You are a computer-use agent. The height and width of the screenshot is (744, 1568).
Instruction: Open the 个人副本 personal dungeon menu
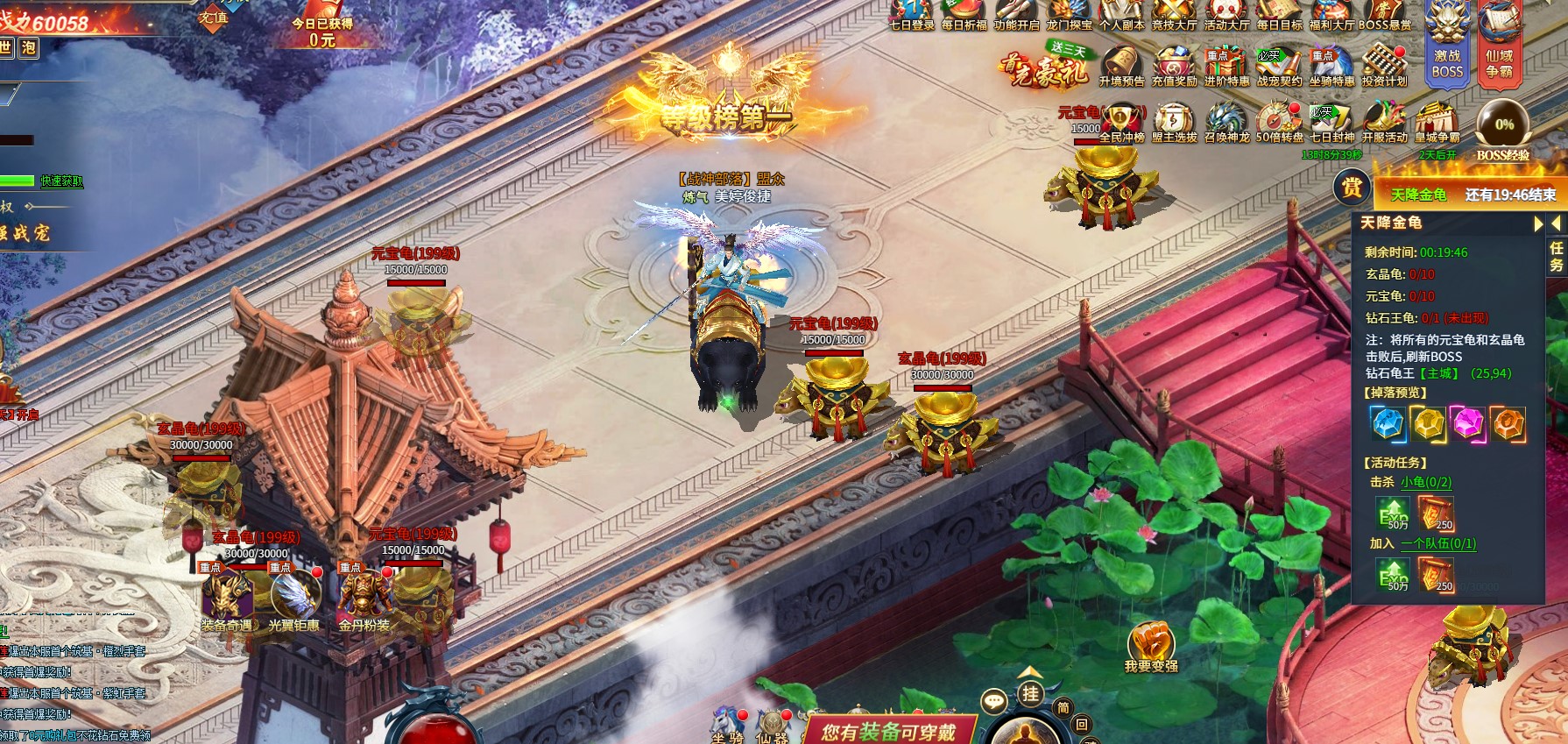coord(1121,13)
